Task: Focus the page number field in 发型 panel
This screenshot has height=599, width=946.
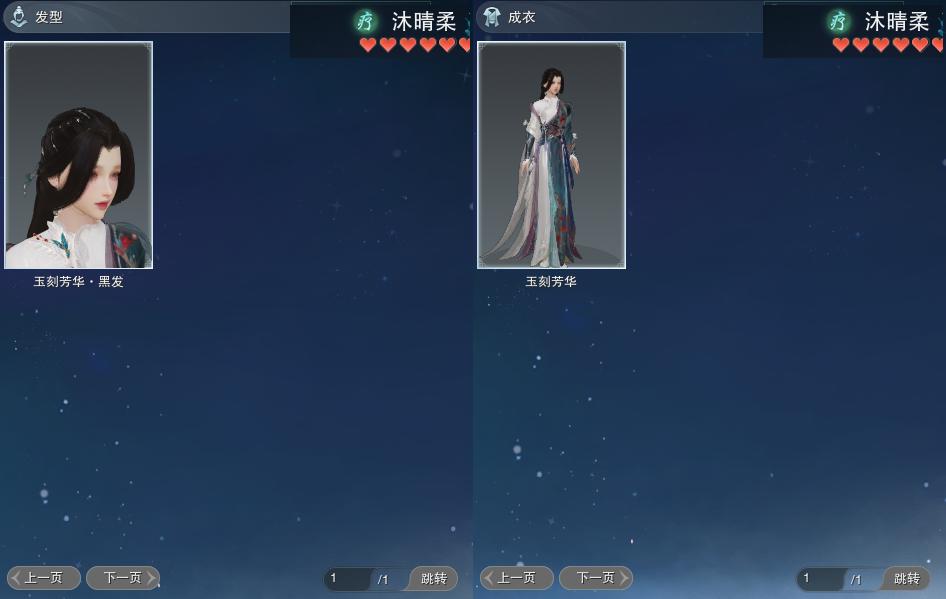Action: click(348, 579)
